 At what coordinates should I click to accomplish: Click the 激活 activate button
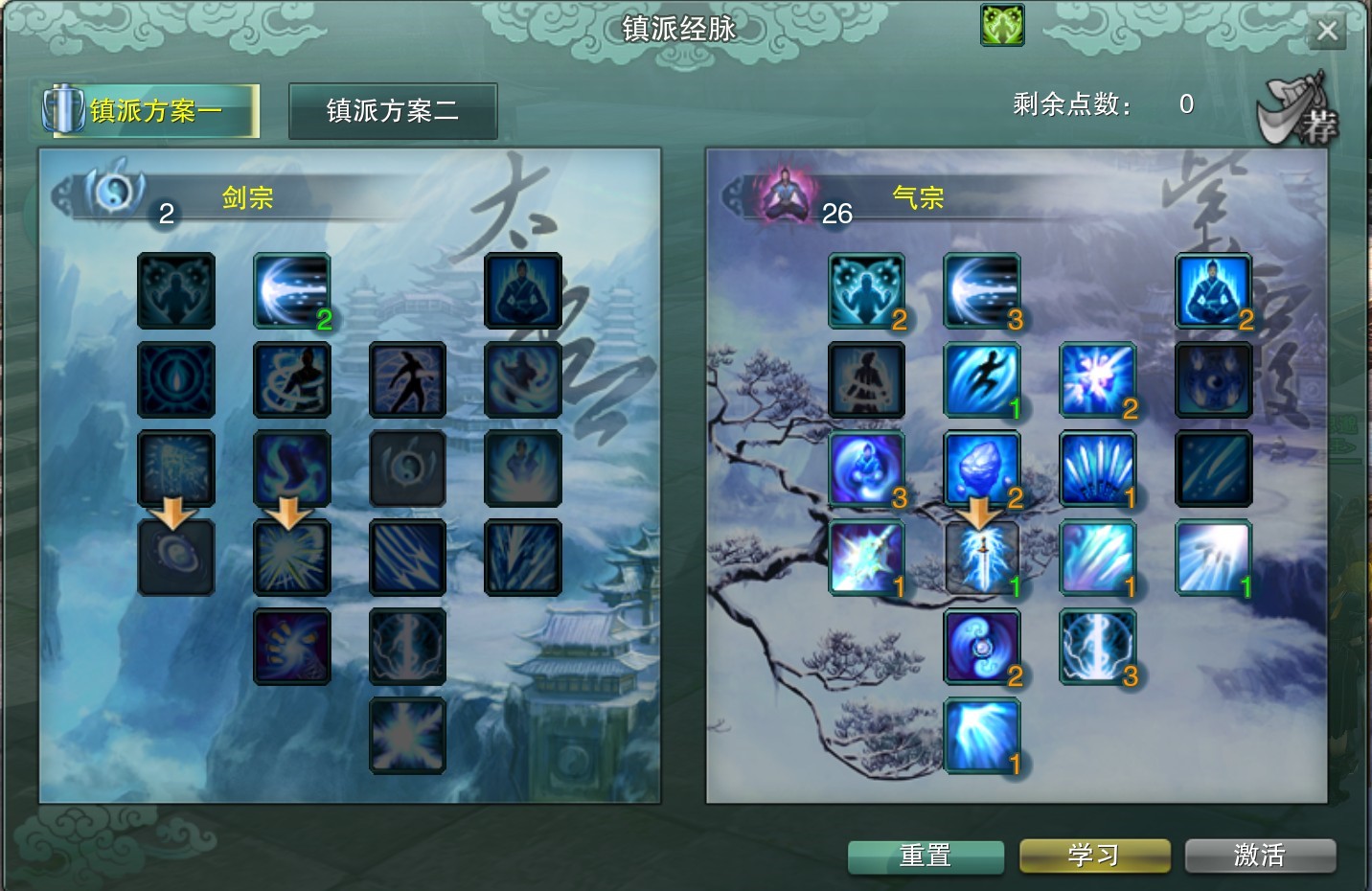1260,856
